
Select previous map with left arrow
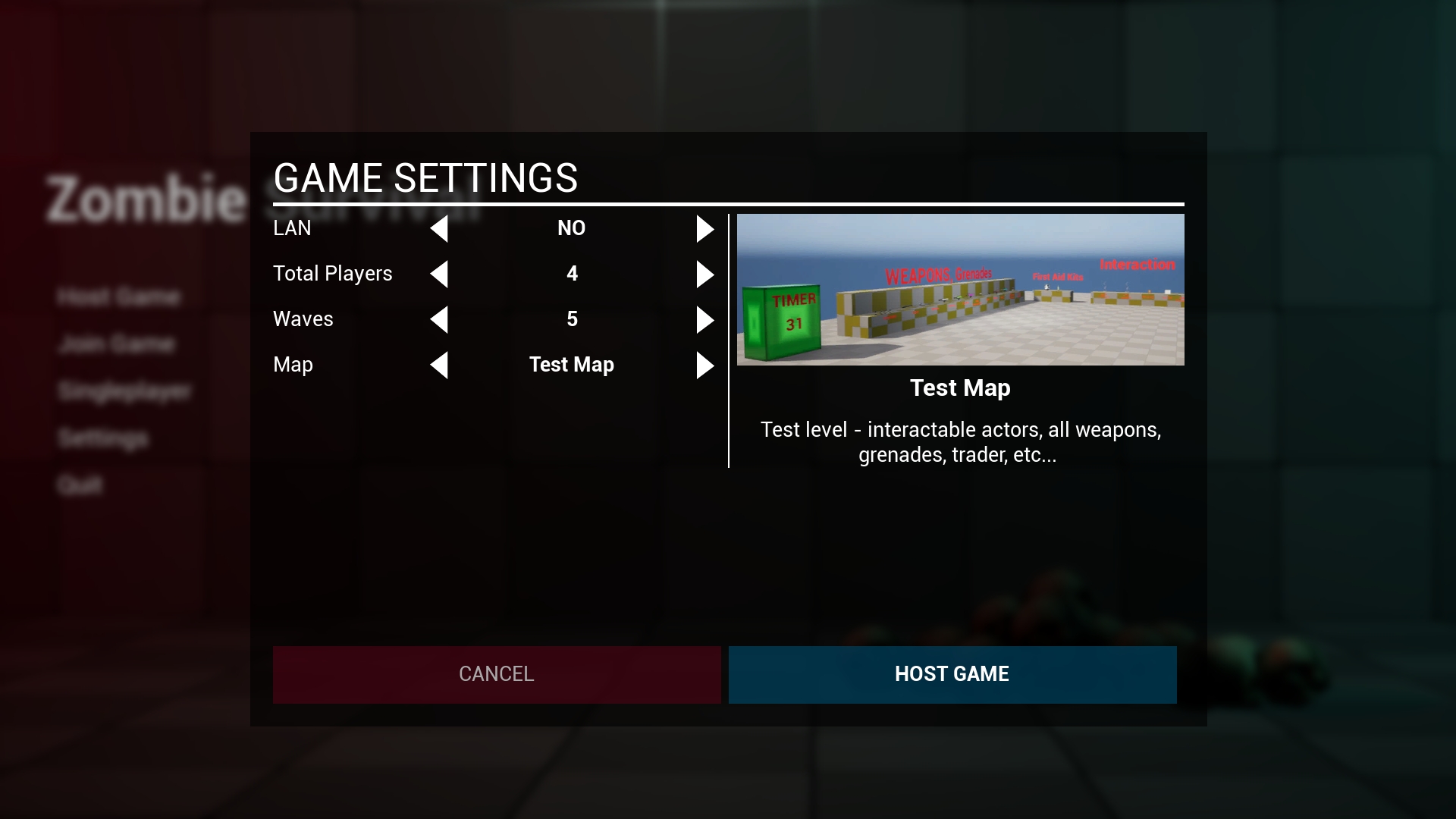(440, 365)
